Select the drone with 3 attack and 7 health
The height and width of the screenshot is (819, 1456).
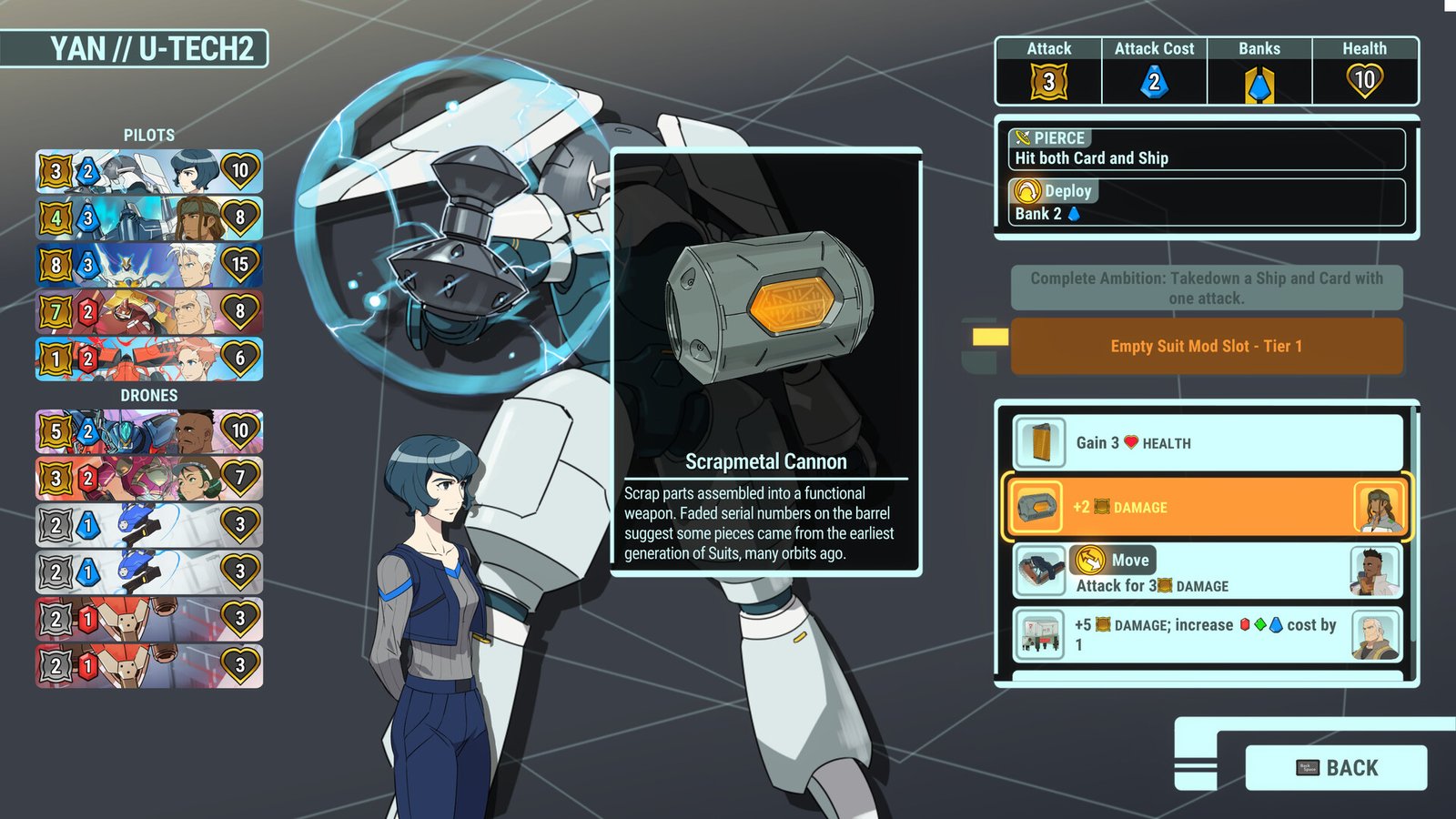coord(149,478)
